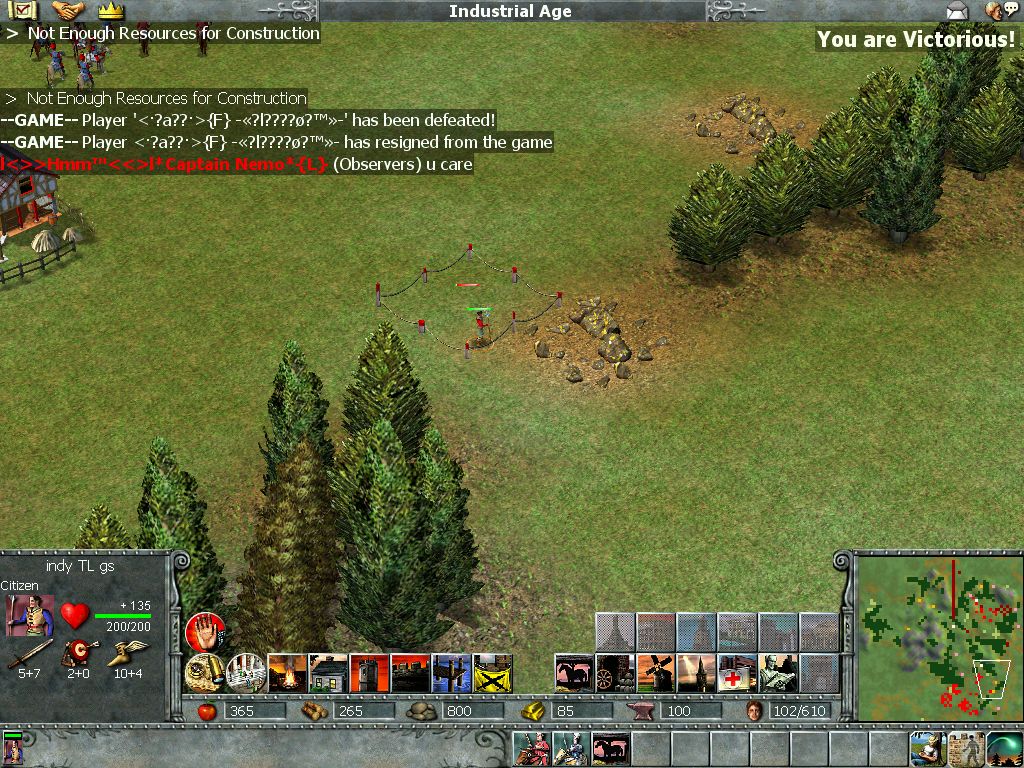Viewport: 1024px width, 768px height.
Task: Select the red-coated cavalry unit group
Action: click(x=531, y=748)
